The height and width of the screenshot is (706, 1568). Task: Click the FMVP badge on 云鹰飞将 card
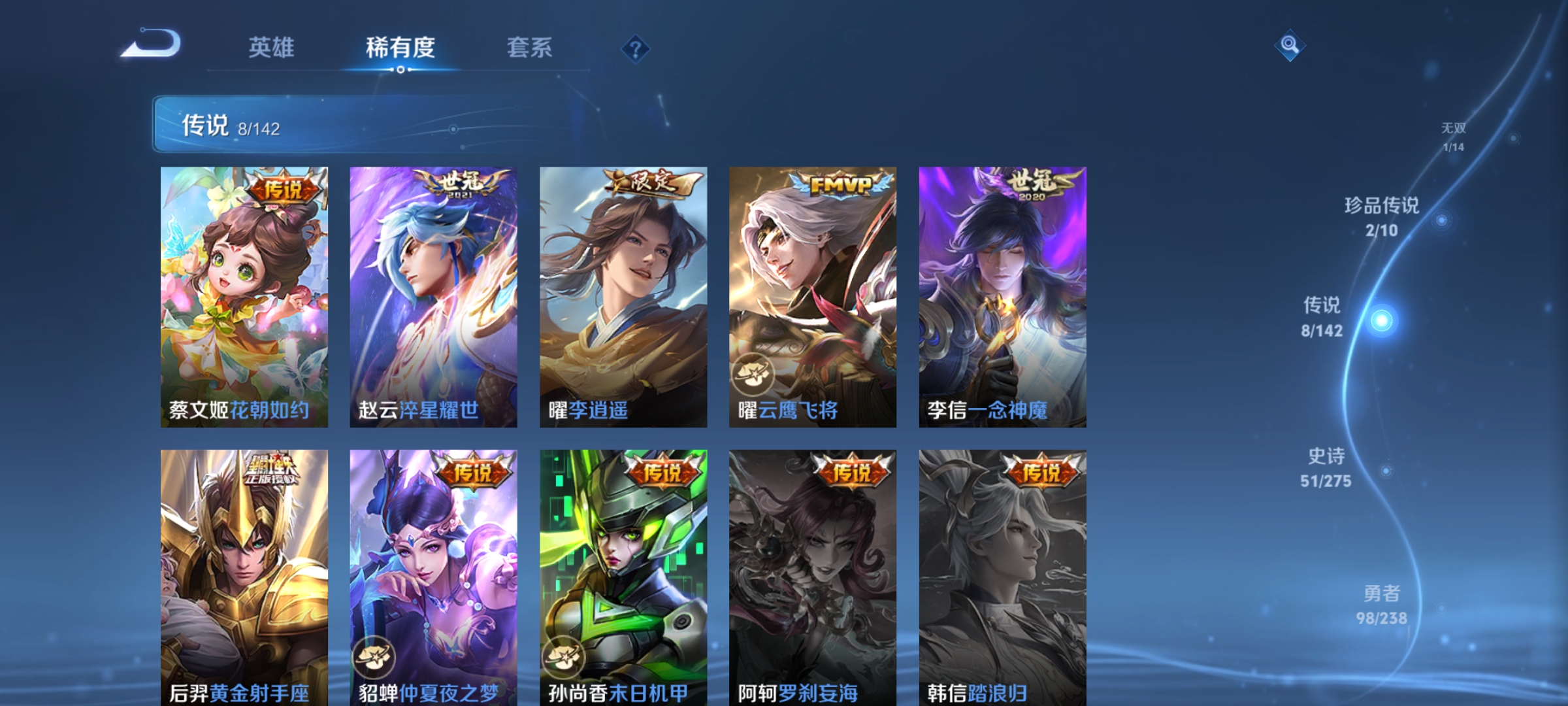coord(839,185)
